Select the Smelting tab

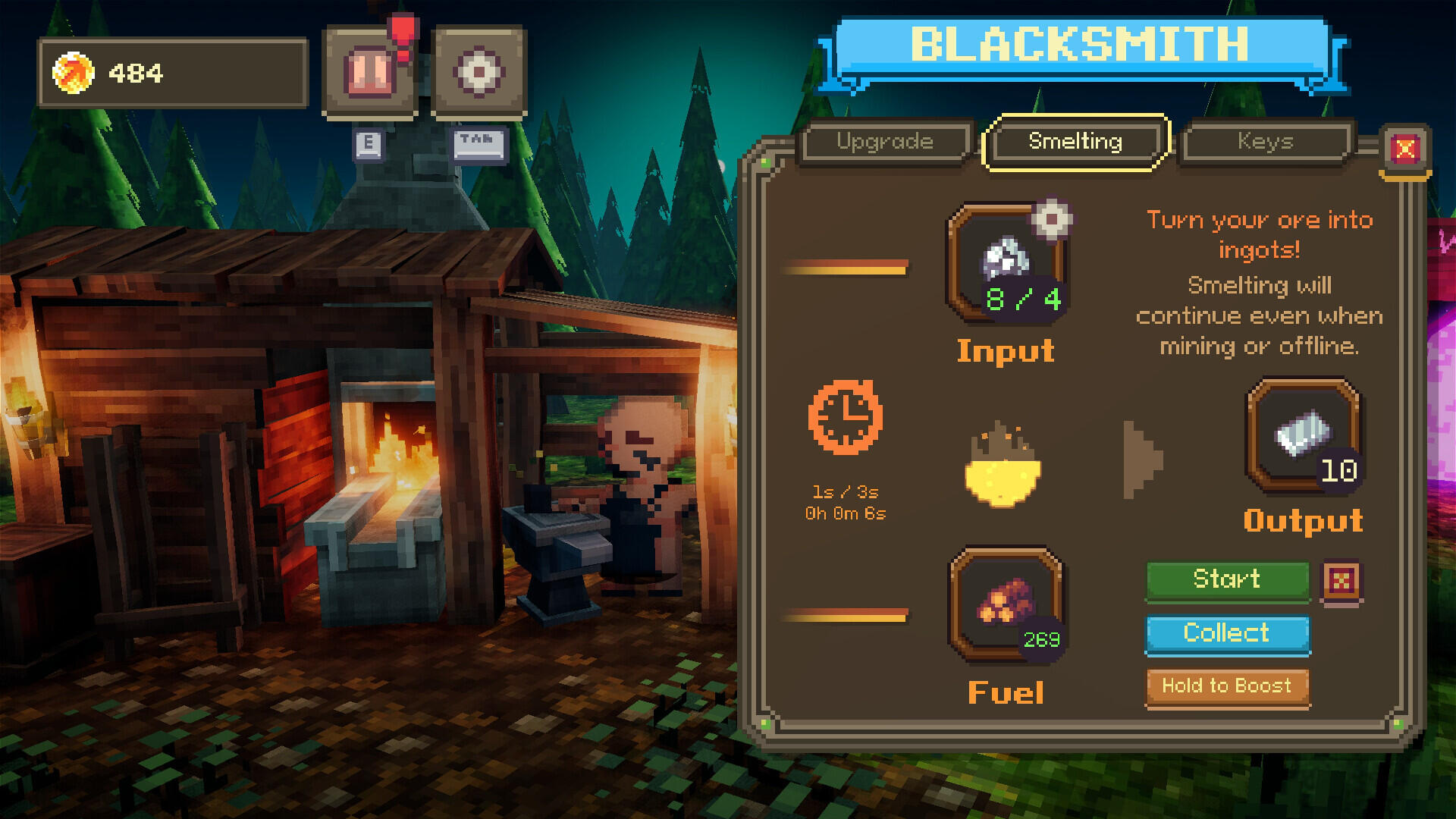click(1075, 142)
